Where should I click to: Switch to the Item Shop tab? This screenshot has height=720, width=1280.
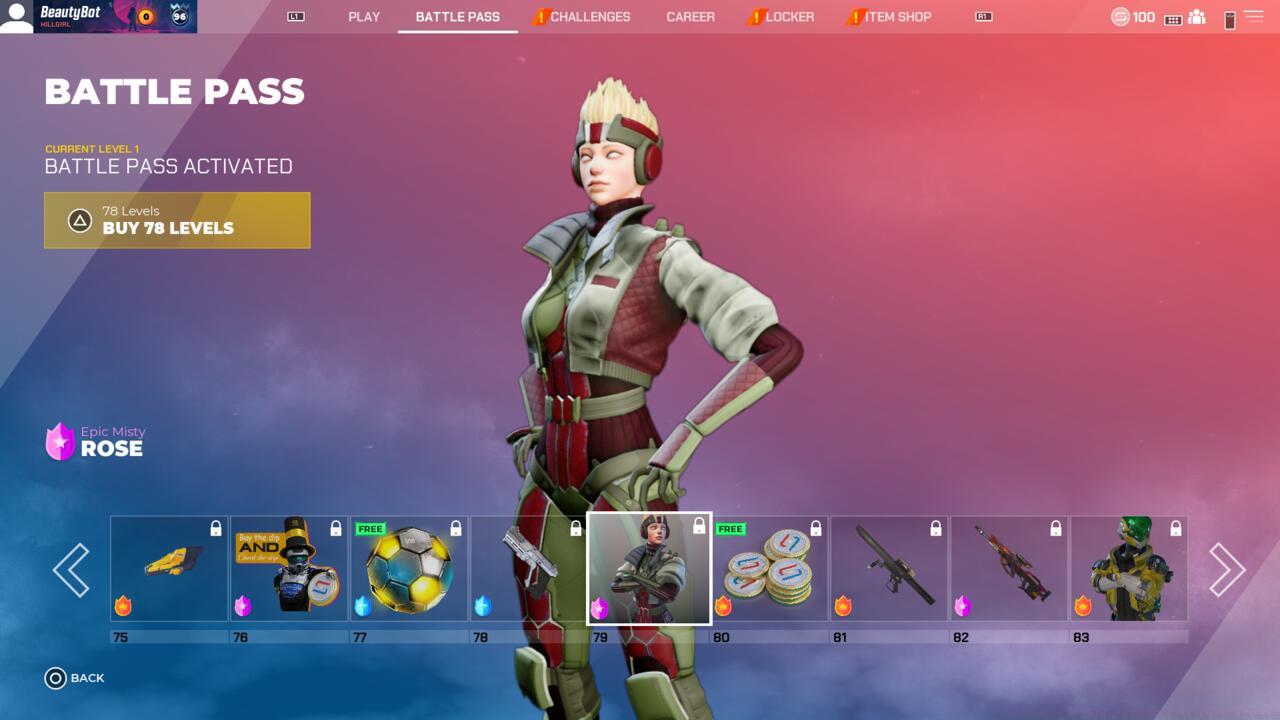coord(897,17)
